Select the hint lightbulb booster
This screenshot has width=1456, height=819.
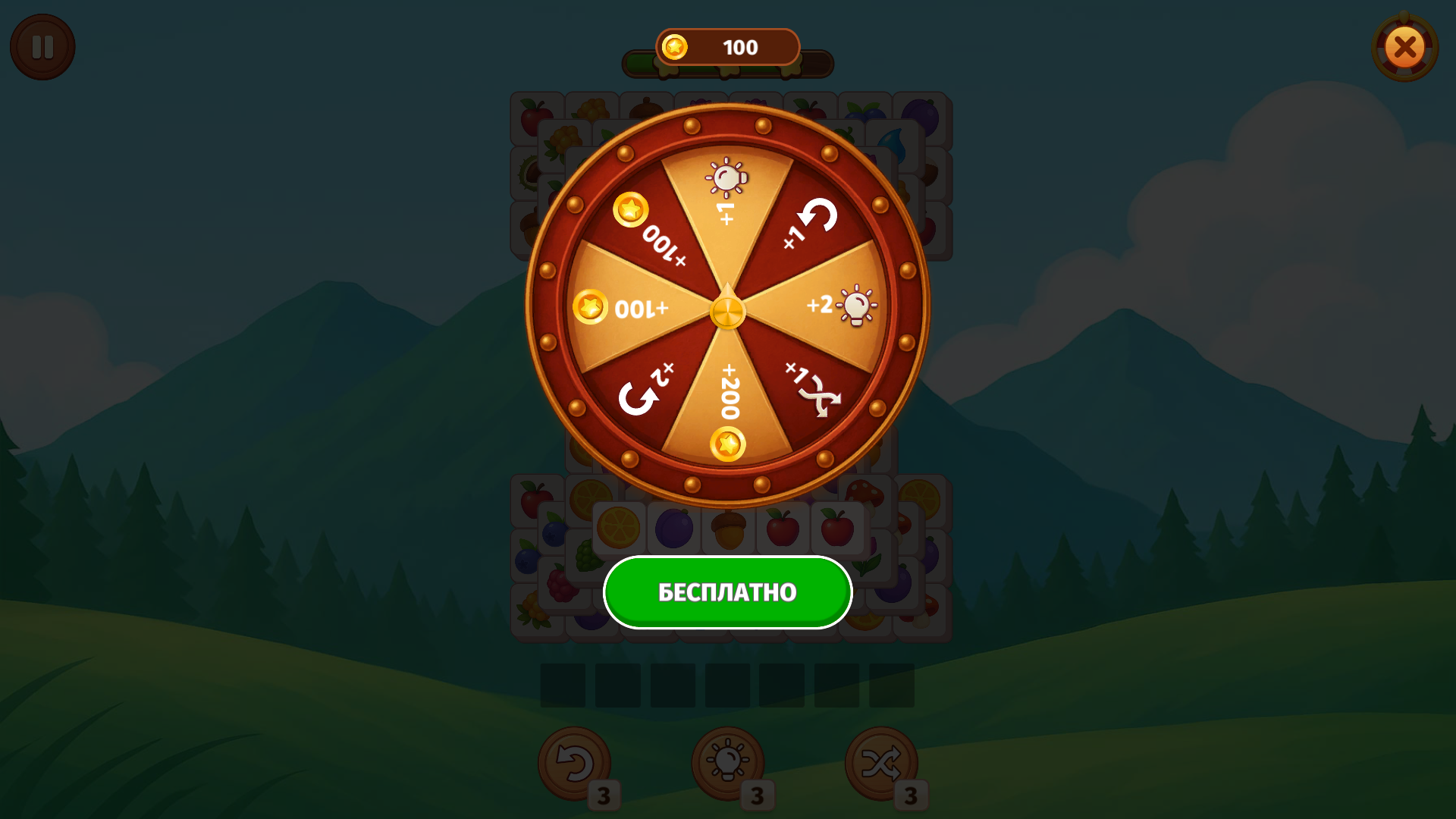point(726,762)
